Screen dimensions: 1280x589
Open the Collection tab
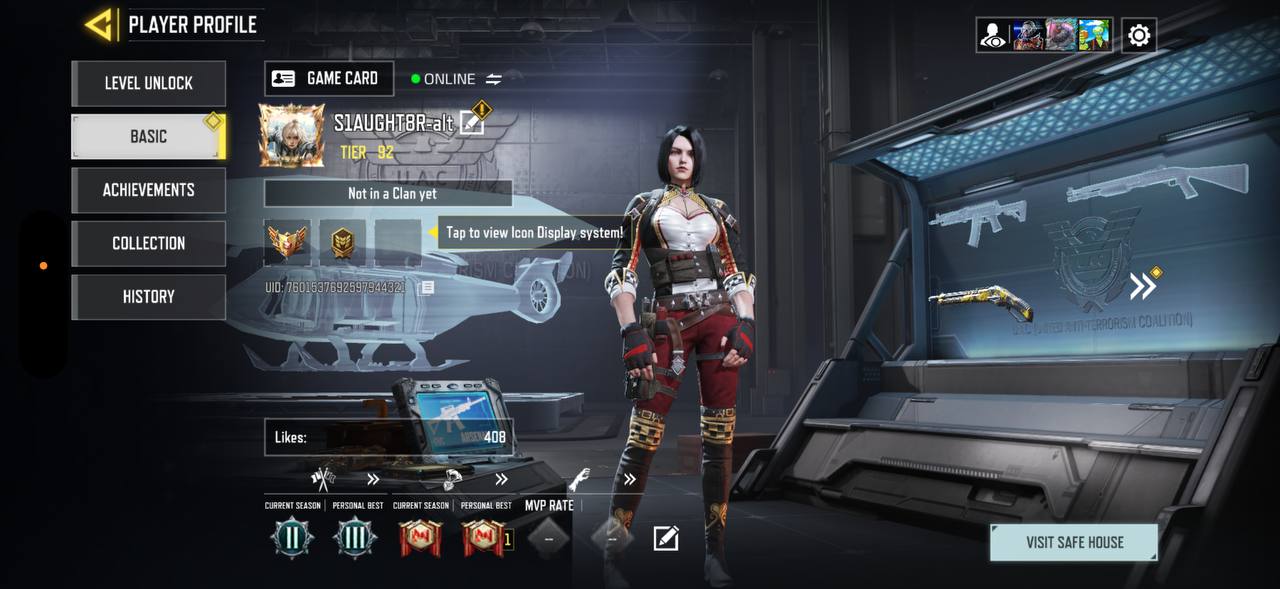[x=148, y=243]
